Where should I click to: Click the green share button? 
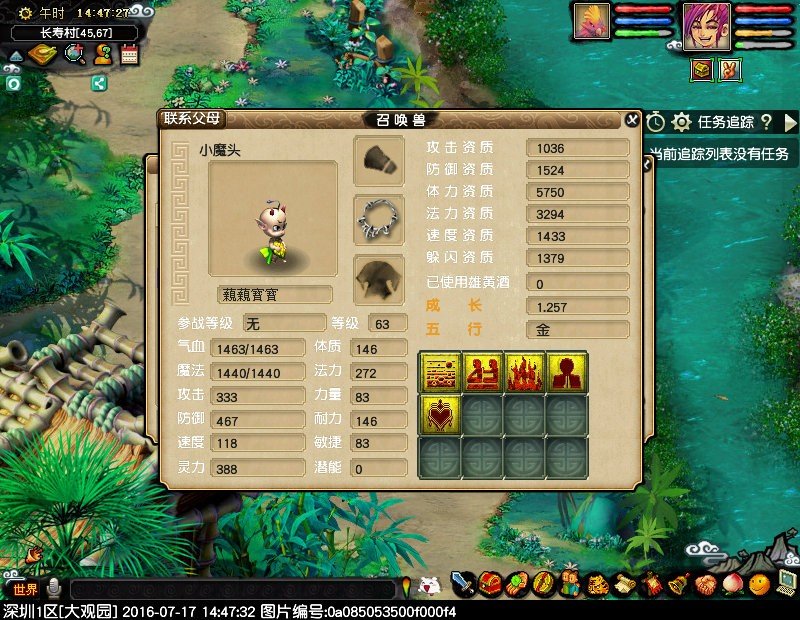point(99,83)
